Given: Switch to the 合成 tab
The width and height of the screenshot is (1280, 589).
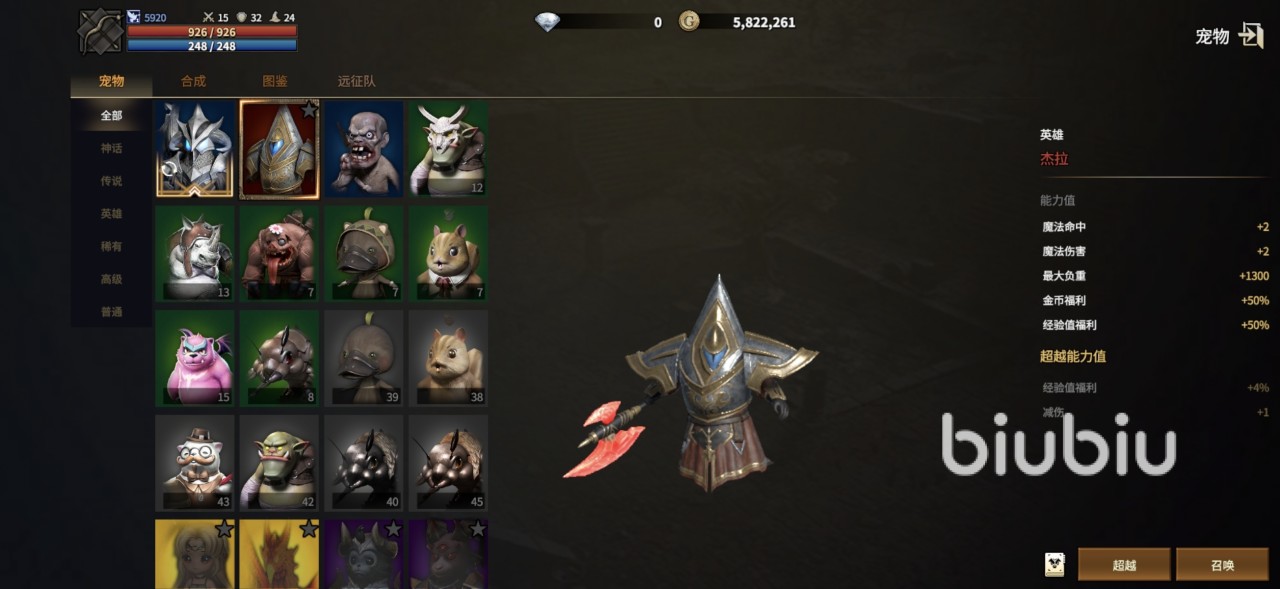Looking at the screenshot, I should click(x=193, y=81).
